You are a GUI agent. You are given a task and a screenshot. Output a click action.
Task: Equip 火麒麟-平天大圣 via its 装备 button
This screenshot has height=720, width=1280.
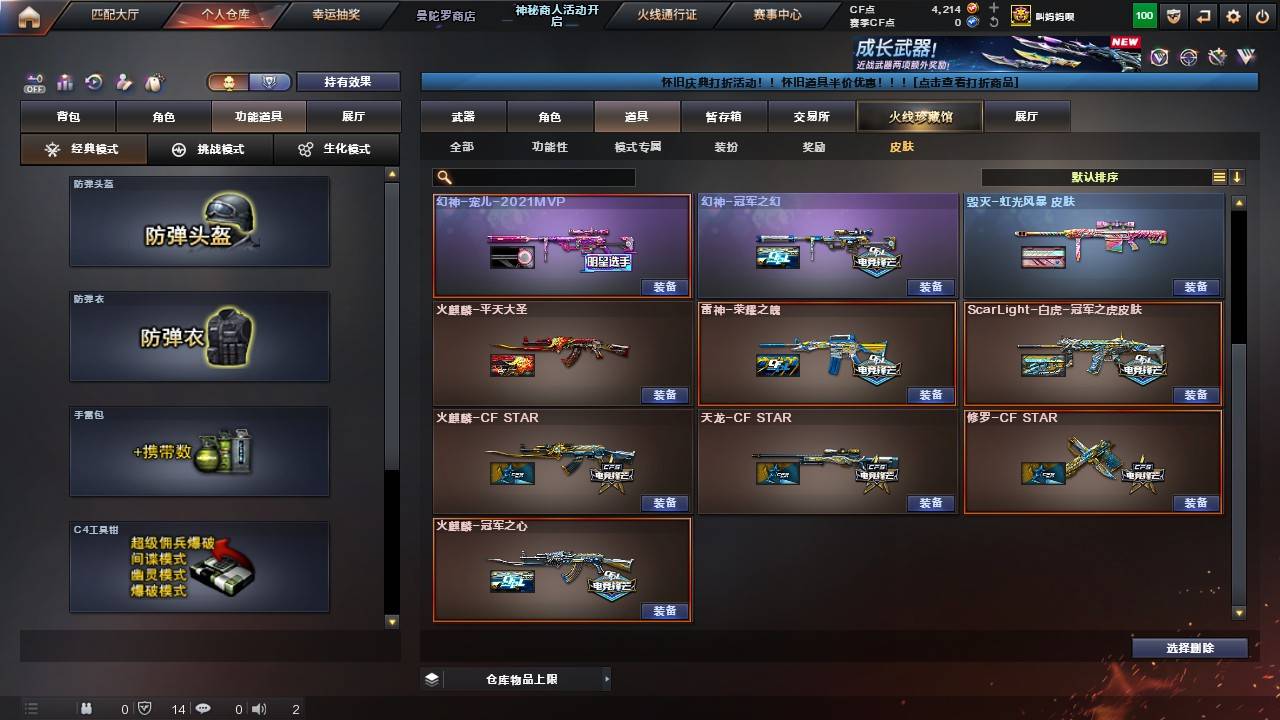665,394
